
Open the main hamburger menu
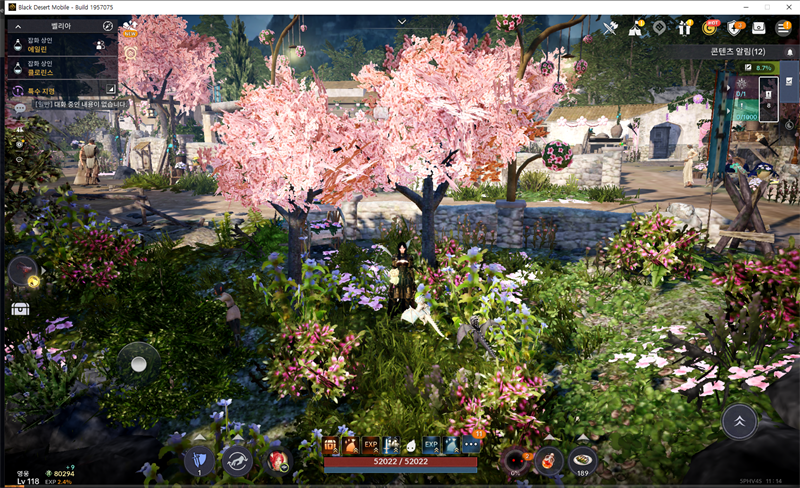[783, 28]
